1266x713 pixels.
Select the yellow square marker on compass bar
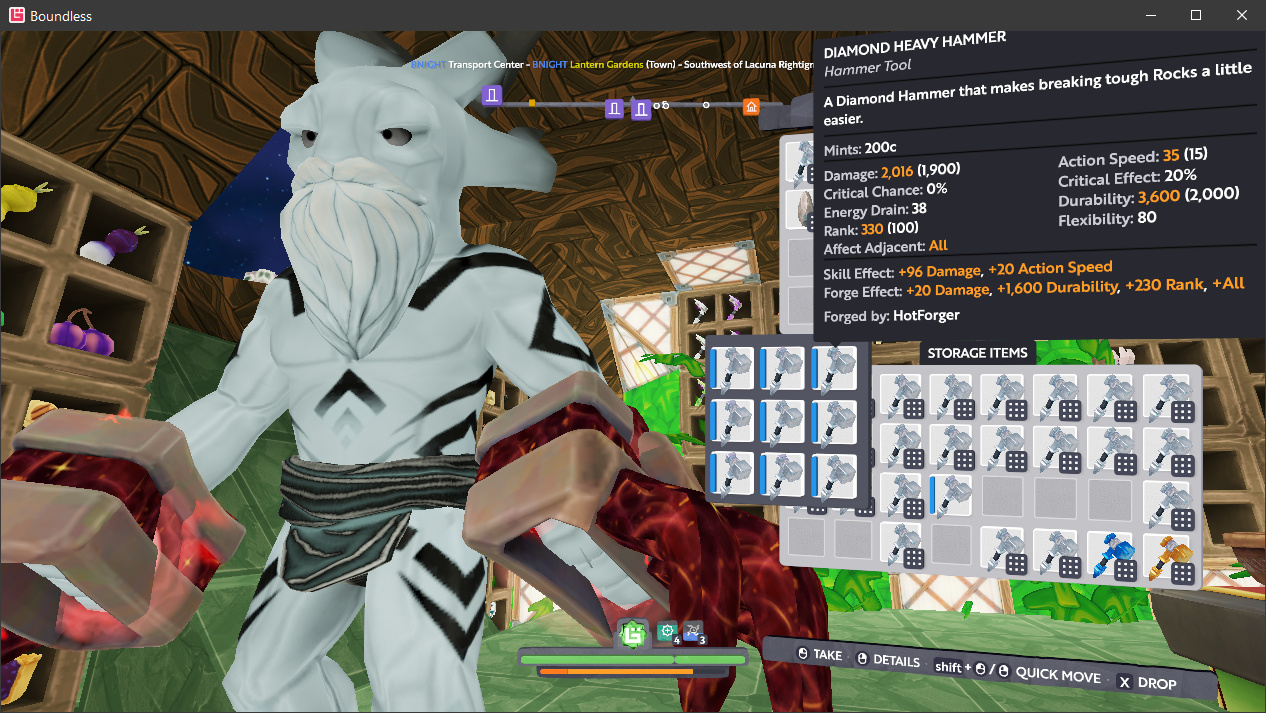tap(532, 103)
